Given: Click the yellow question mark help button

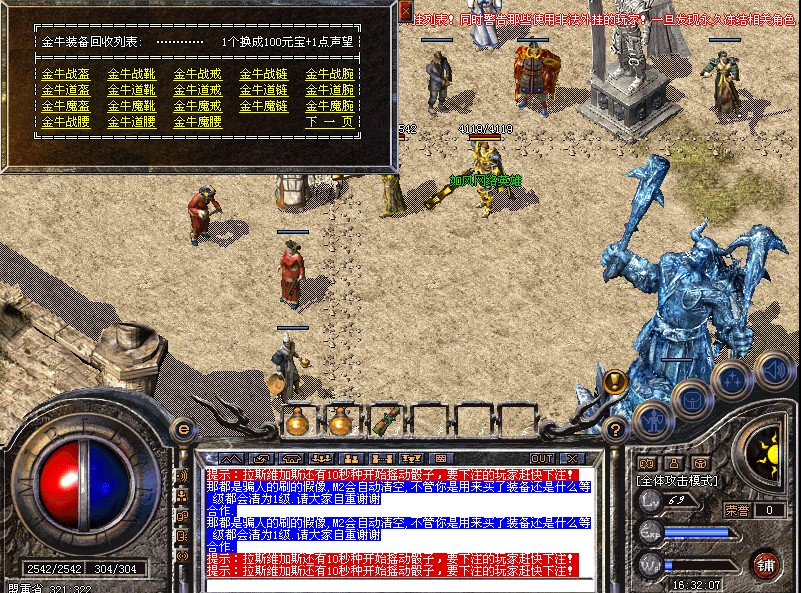Looking at the screenshot, I should [x=616, y=429].
